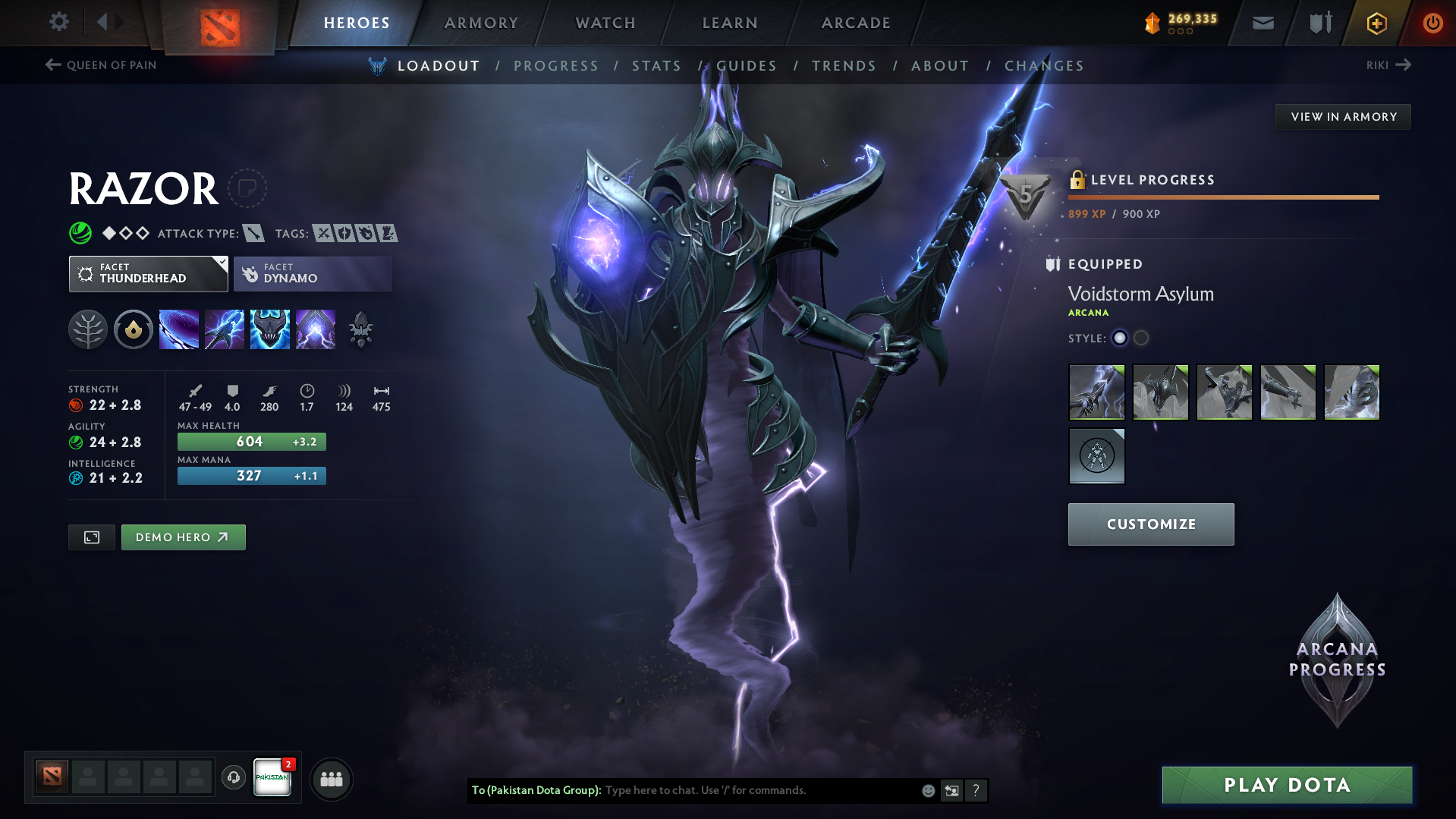Screen dimensions: 1456x819
Task: View the Unstable Current ability icon
Action: tap(270, 329)
